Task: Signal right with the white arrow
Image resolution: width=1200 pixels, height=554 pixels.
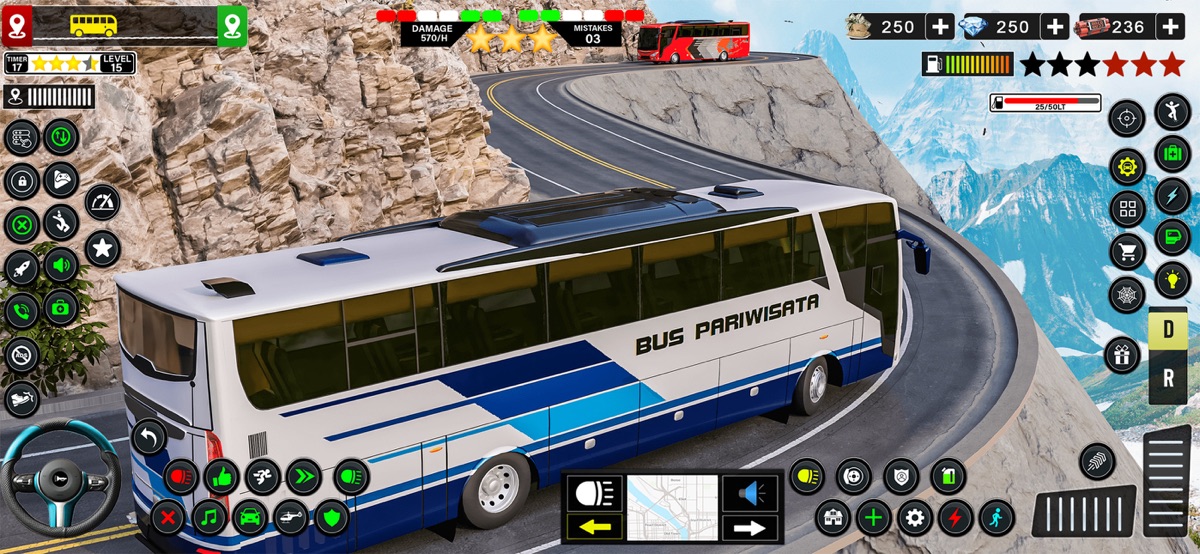Action: [x=749, y=527]
